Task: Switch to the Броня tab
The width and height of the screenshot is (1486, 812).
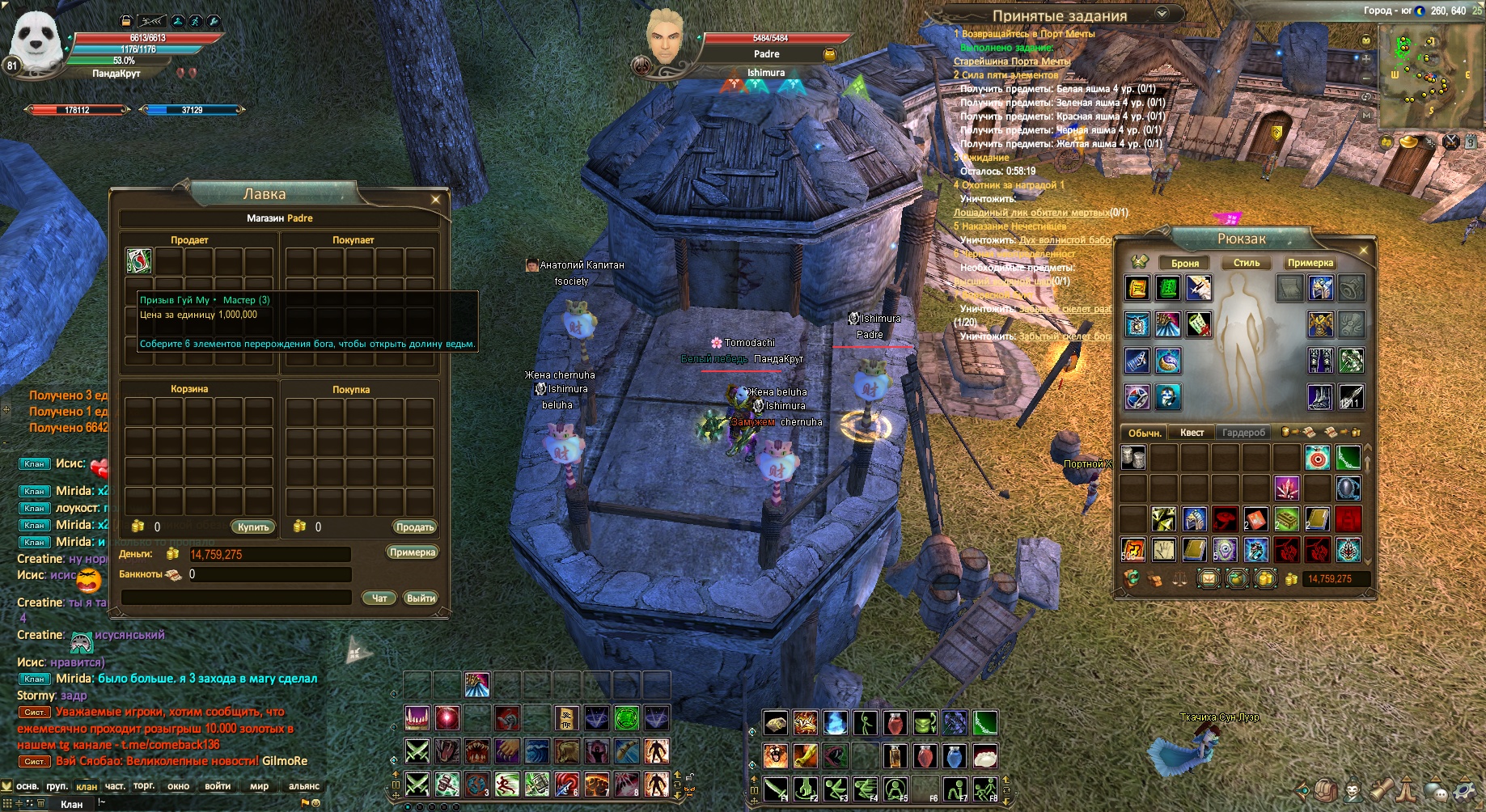Action: coord(1185,263)
